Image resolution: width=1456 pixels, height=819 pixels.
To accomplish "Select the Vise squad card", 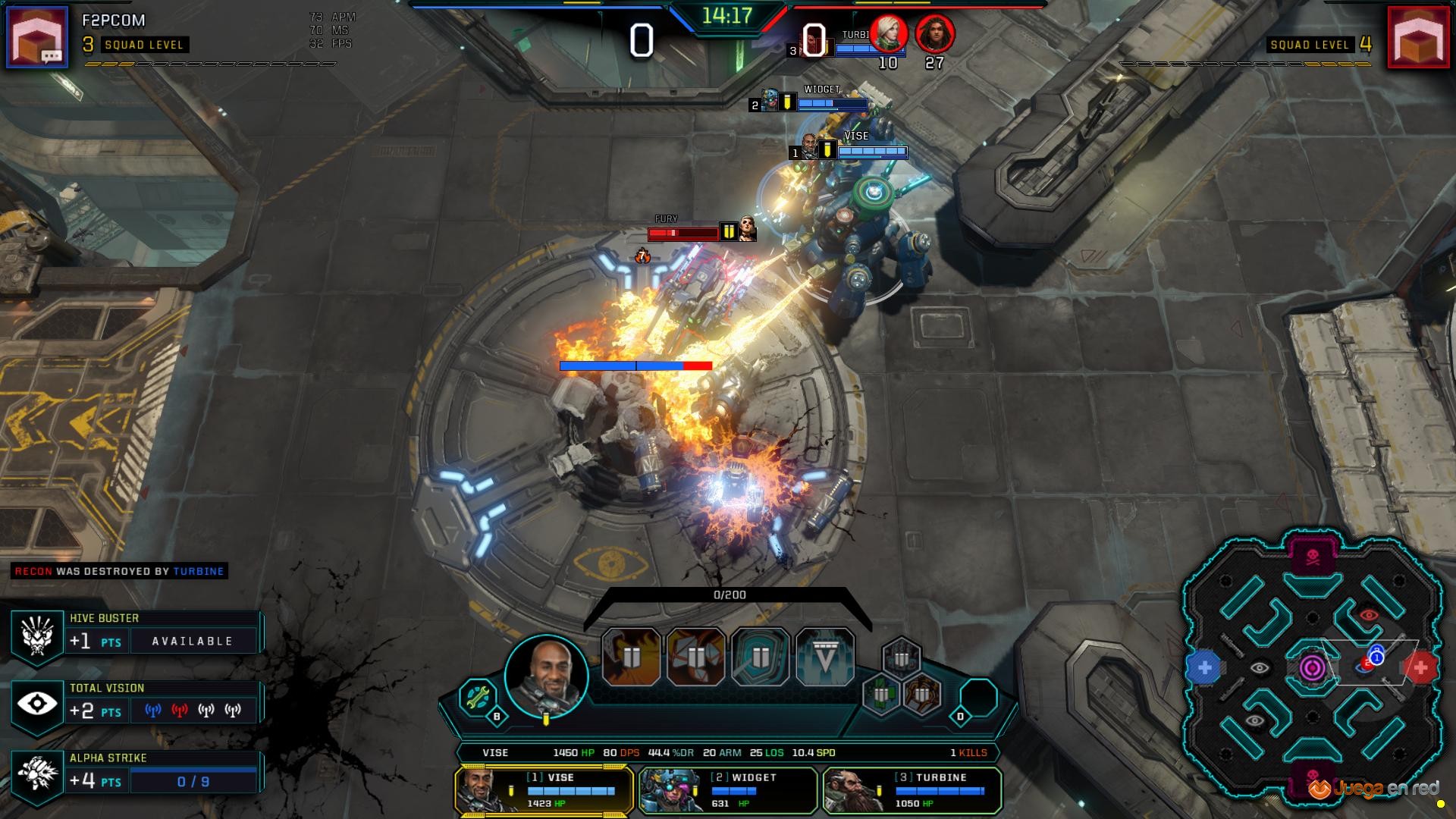I will tap(544, 790).
